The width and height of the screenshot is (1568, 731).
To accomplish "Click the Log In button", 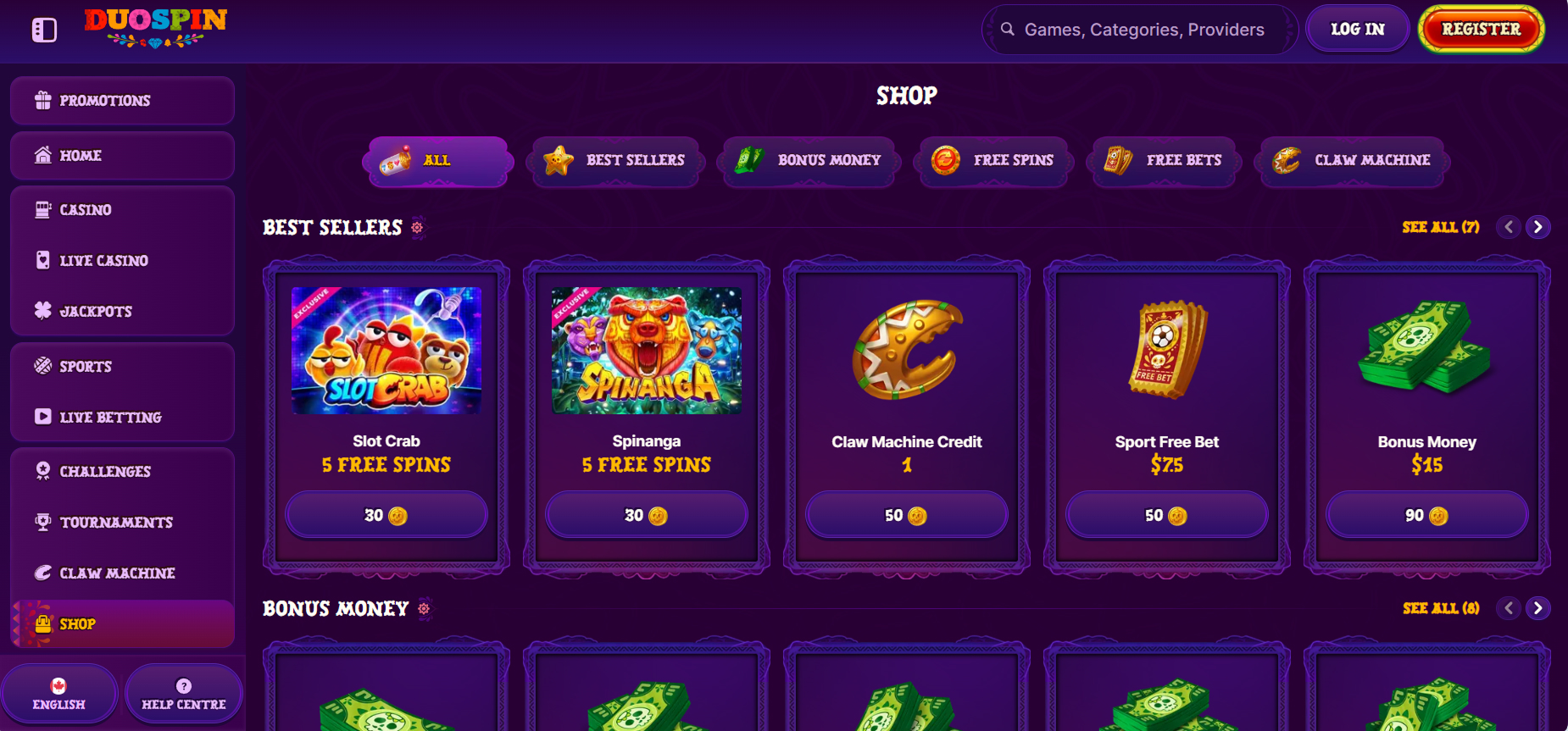I will coord(1357,30).
